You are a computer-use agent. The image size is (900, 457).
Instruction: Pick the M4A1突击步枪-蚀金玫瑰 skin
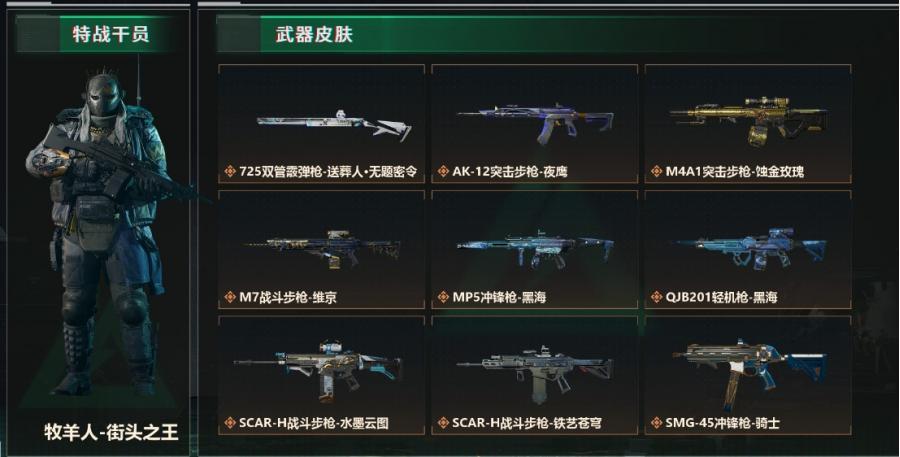coord(748,124)
